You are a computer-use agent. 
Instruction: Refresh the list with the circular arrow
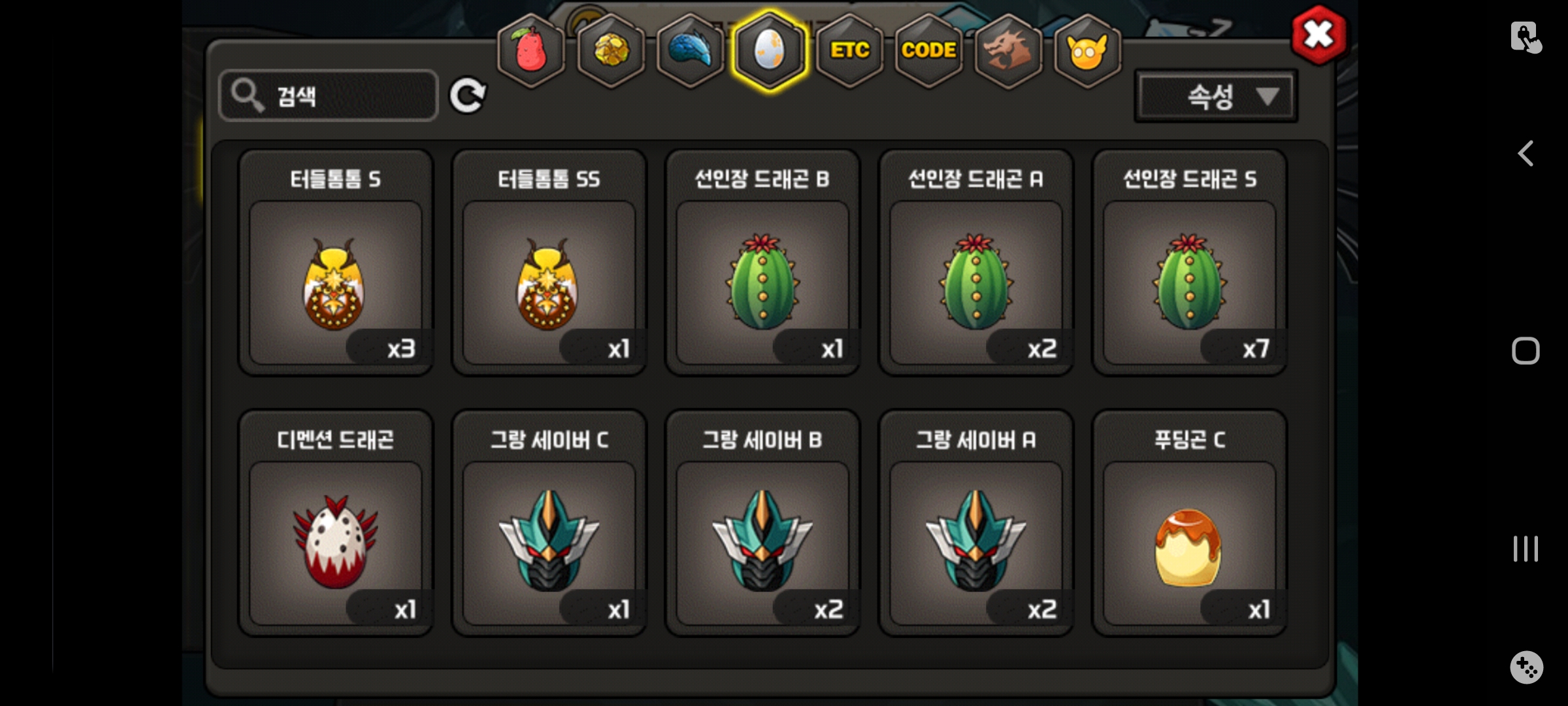click(467, 96)
